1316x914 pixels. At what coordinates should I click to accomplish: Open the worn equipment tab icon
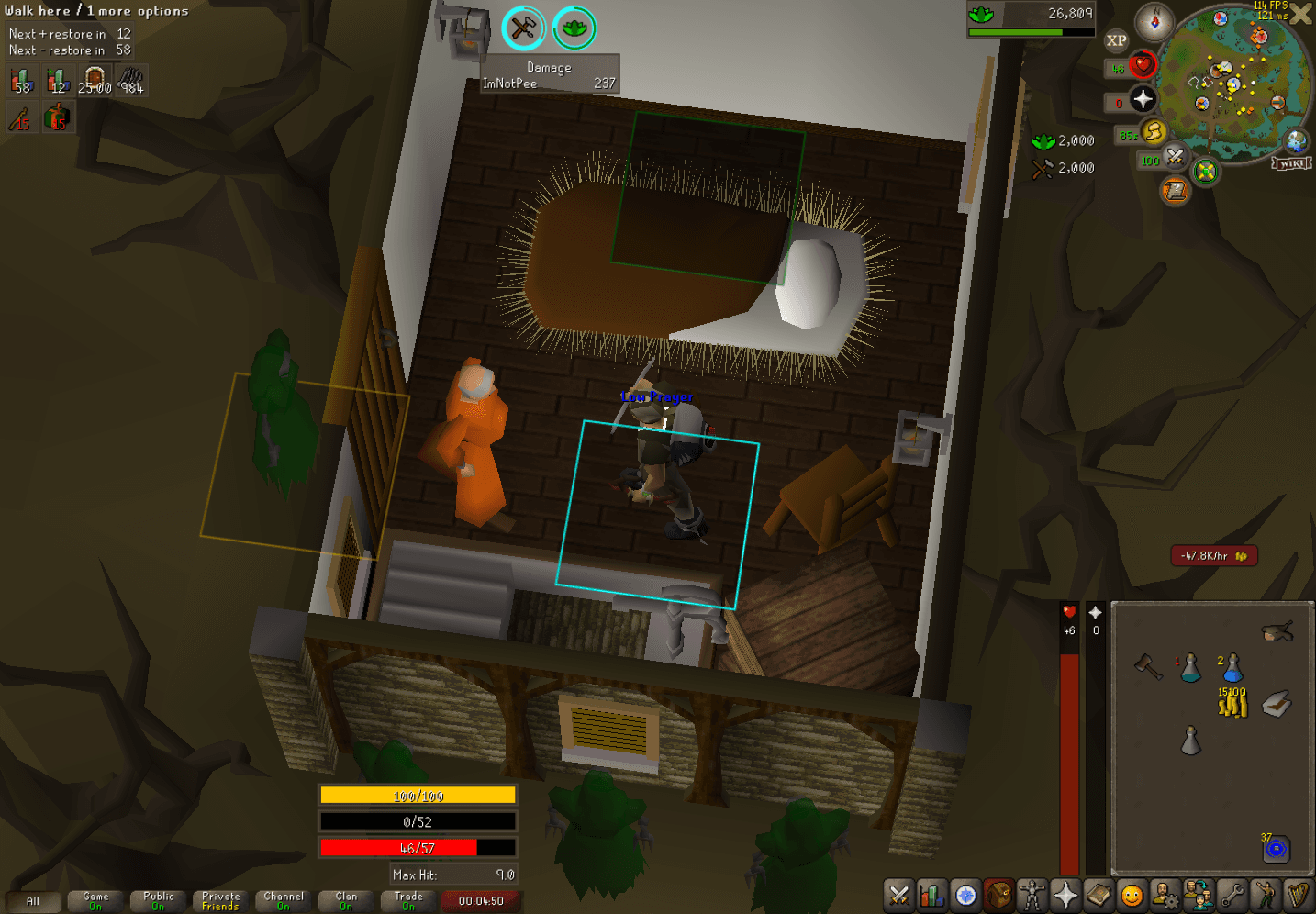click(1032, 895)
